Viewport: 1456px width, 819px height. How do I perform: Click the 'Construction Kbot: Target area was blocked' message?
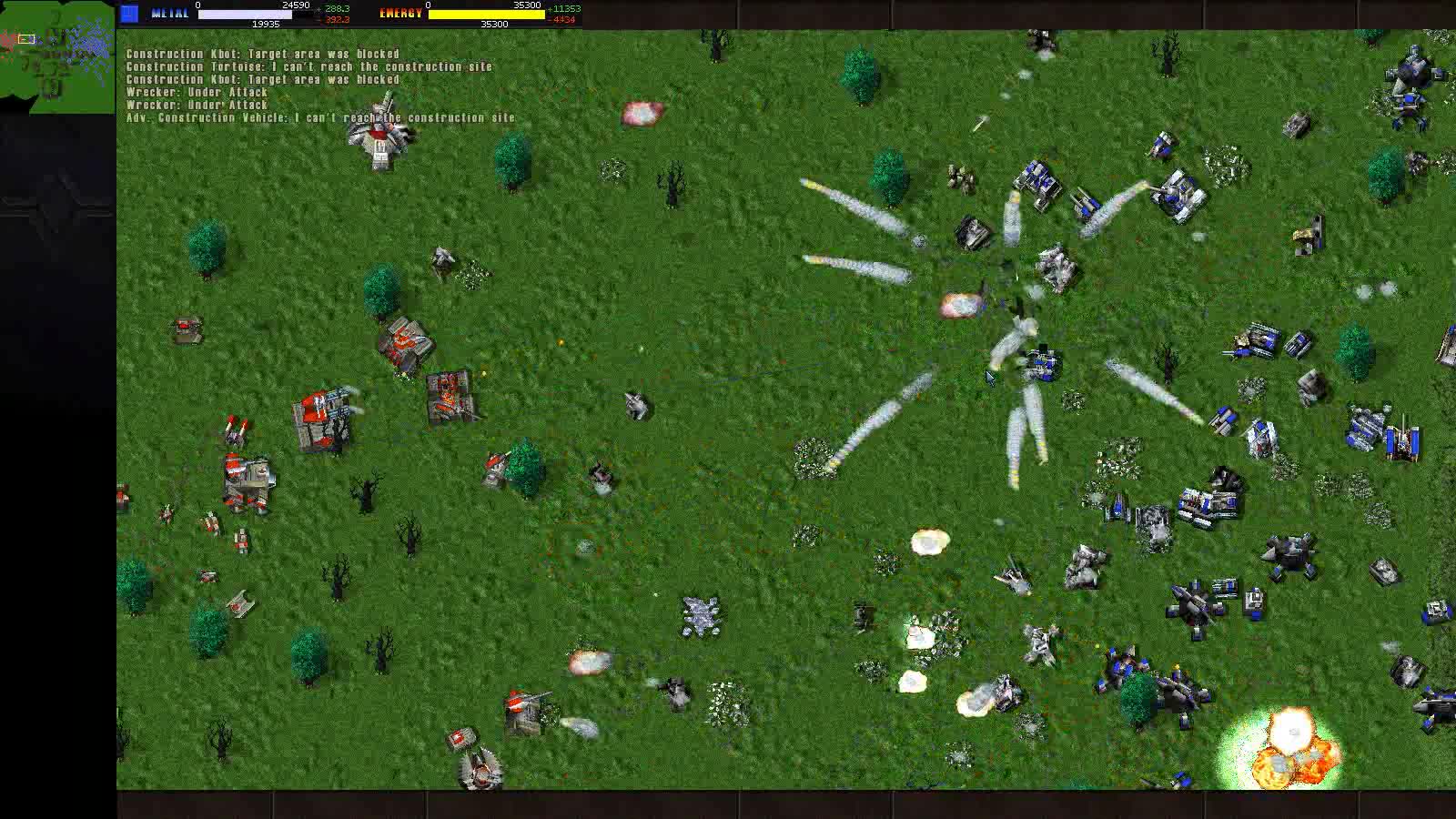point(261,54)
